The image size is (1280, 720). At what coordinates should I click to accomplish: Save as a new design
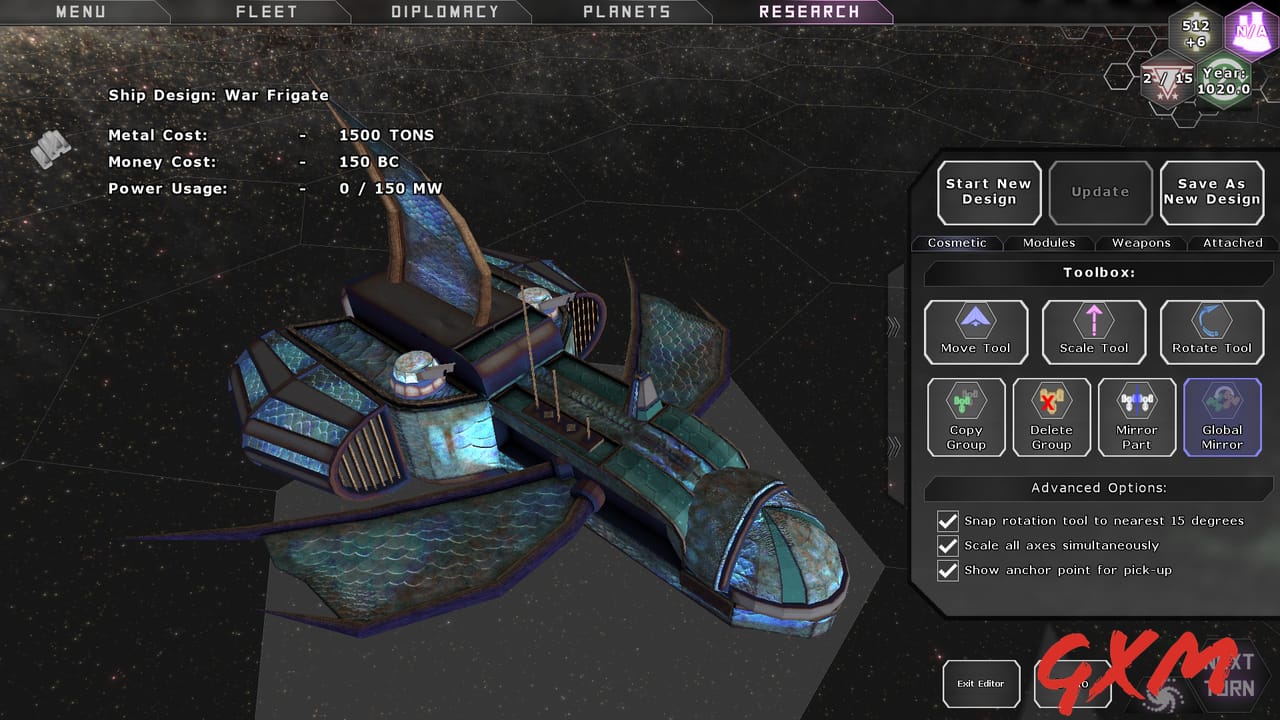tap(1211, 192)
